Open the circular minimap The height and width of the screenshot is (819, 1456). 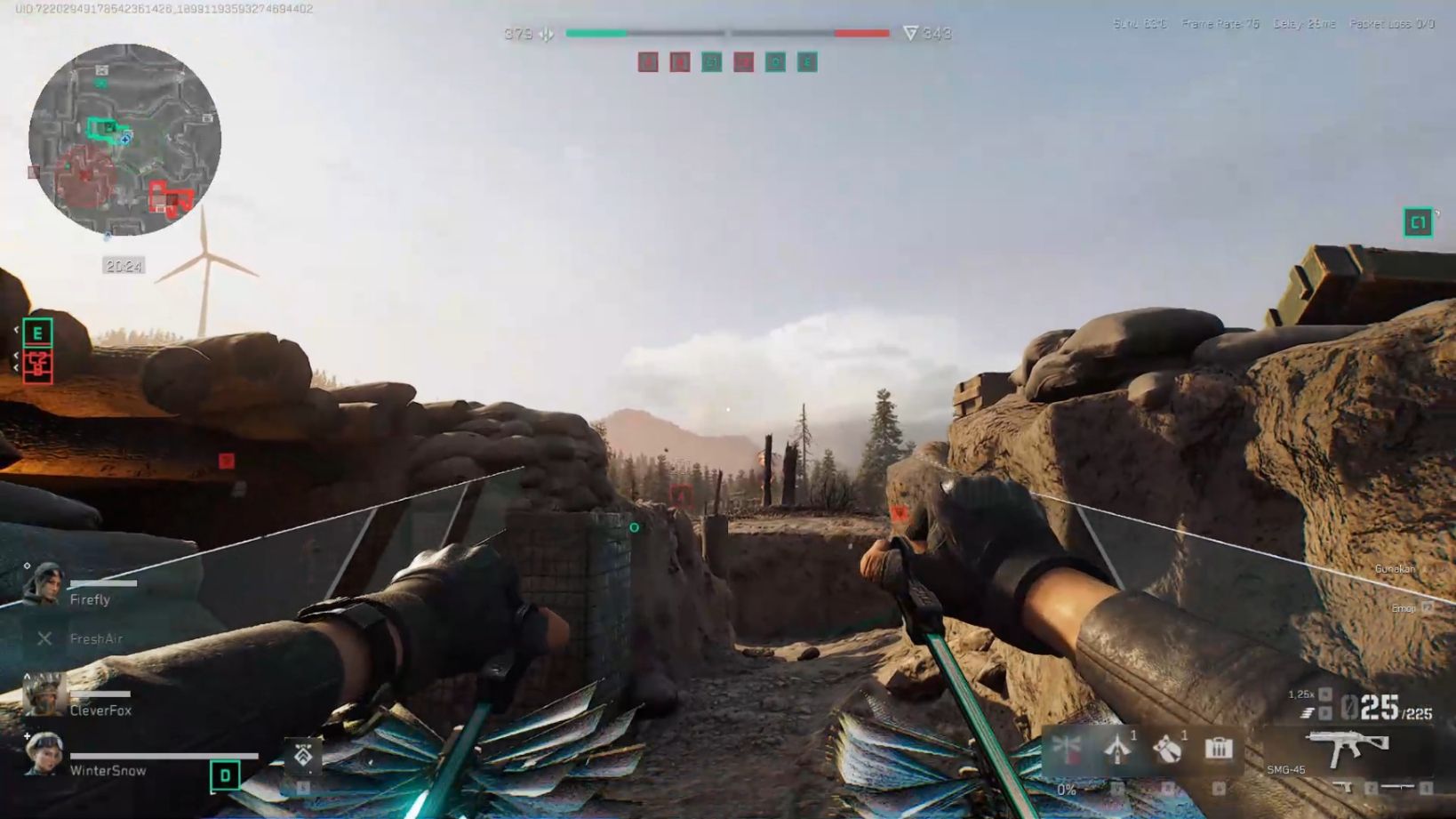point(124,140)
